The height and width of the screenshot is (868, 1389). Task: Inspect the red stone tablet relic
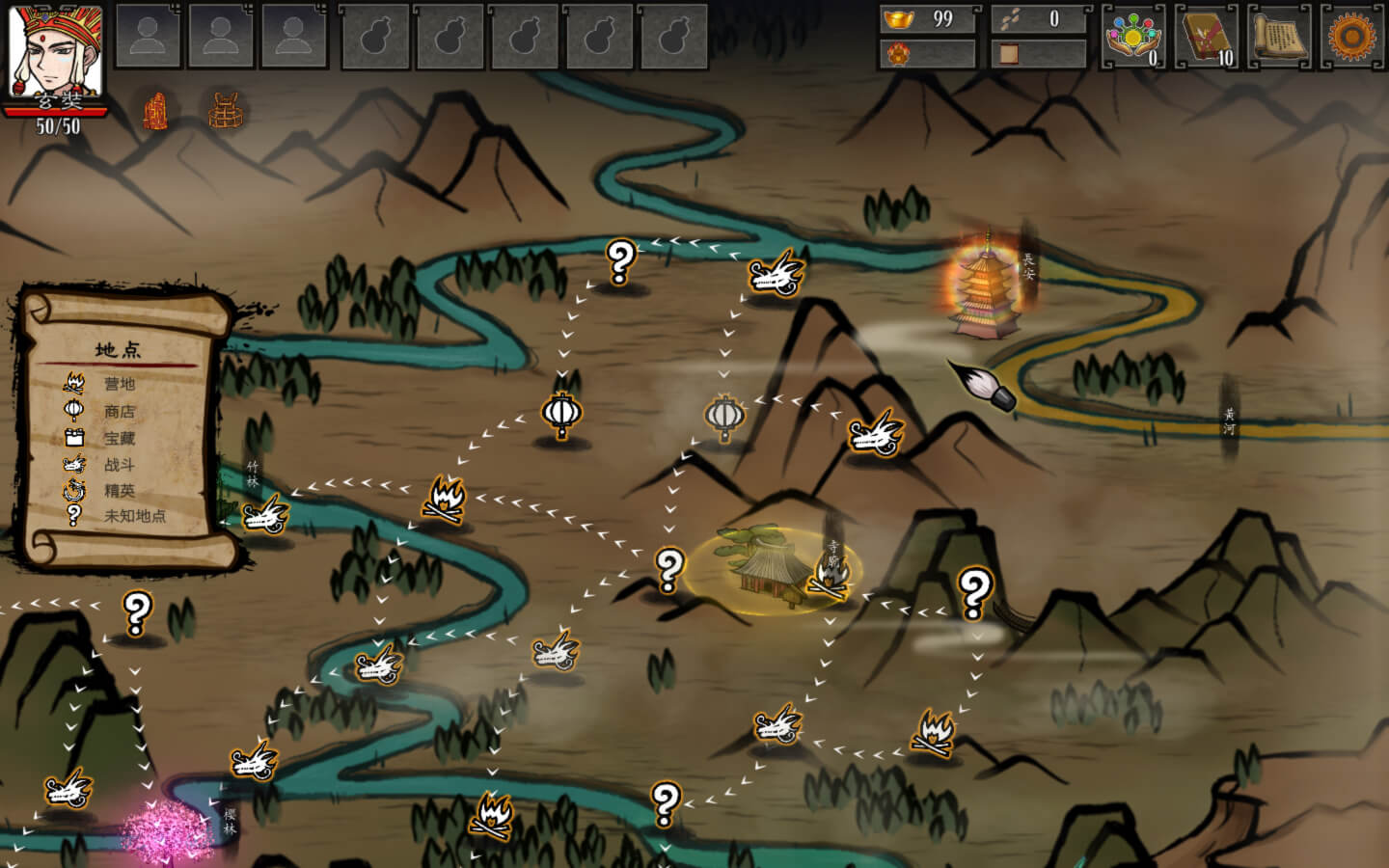click(x=155, y=112)
